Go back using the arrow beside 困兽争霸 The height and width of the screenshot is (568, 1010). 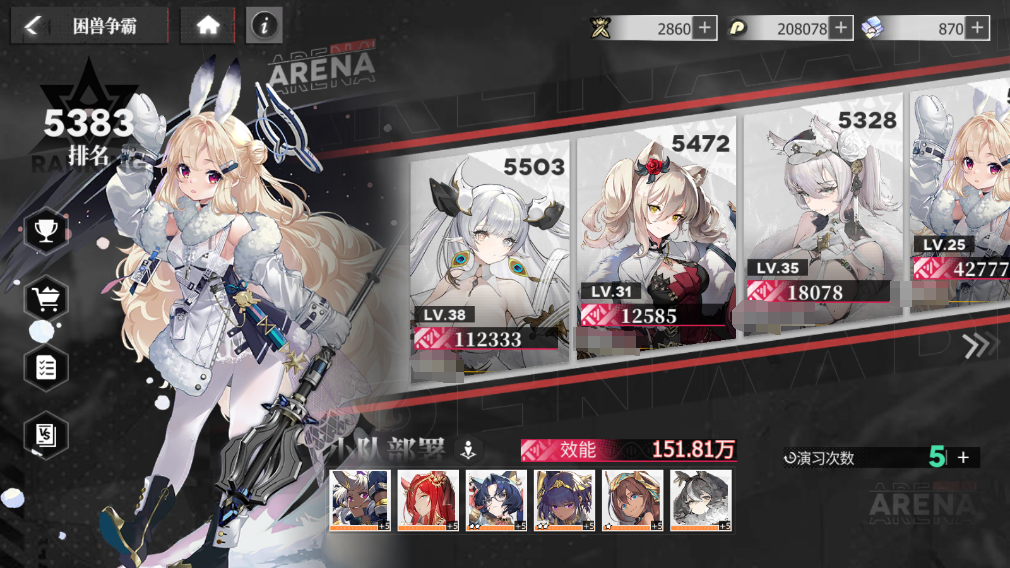(x=32, y=26)
